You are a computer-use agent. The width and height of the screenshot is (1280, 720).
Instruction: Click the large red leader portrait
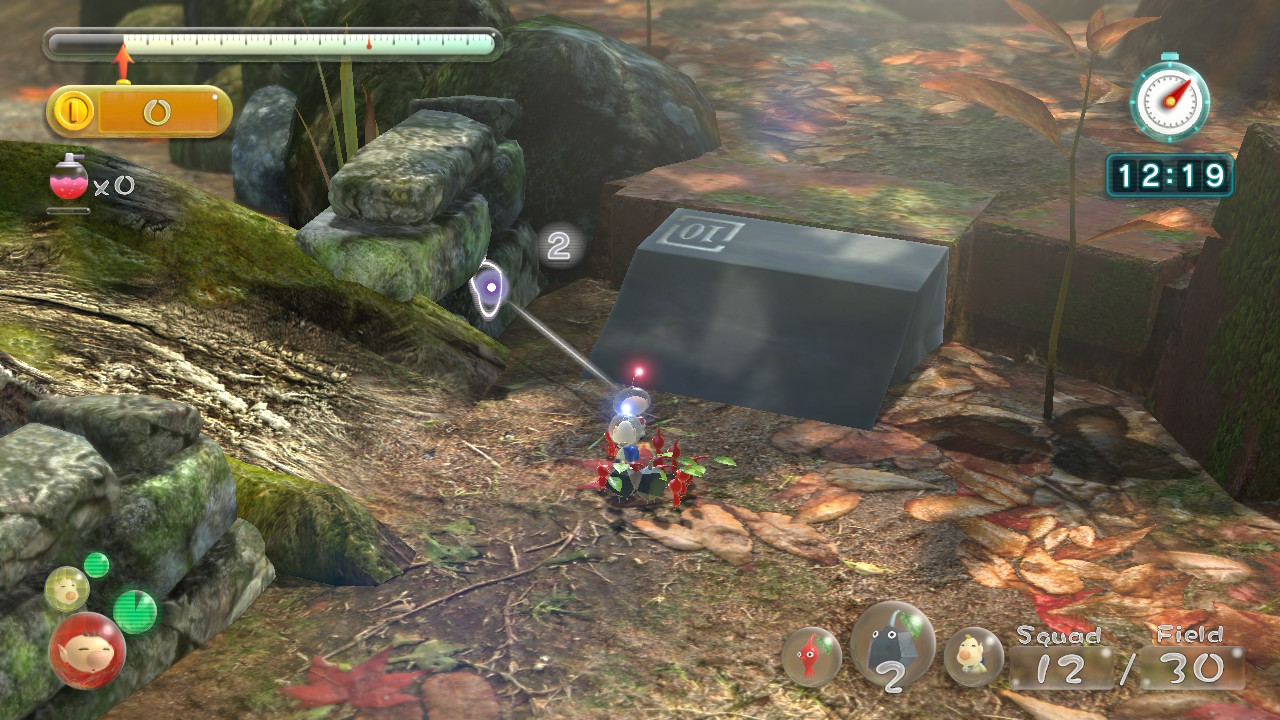click(87, 650)
